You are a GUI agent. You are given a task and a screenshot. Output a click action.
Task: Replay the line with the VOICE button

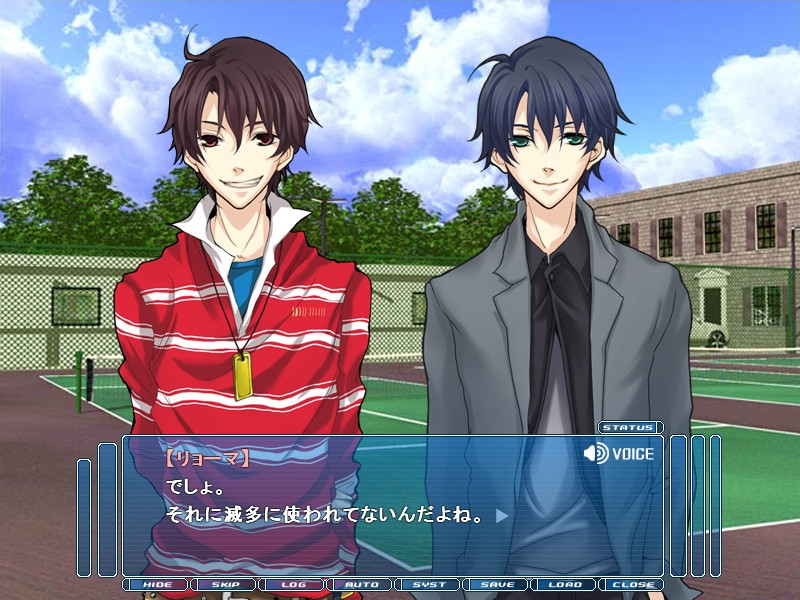[x=619, y=454]
